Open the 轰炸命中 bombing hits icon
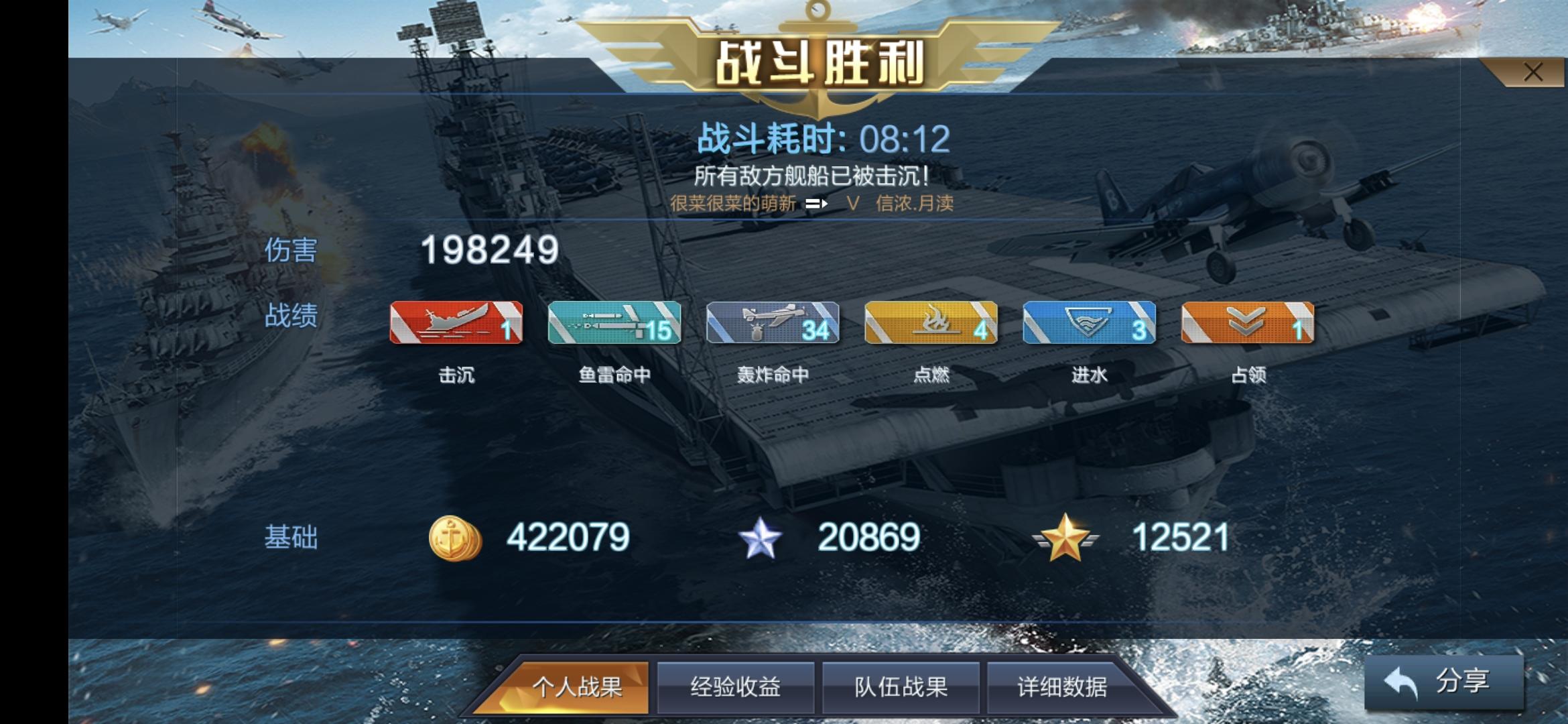 pos(772,324)
